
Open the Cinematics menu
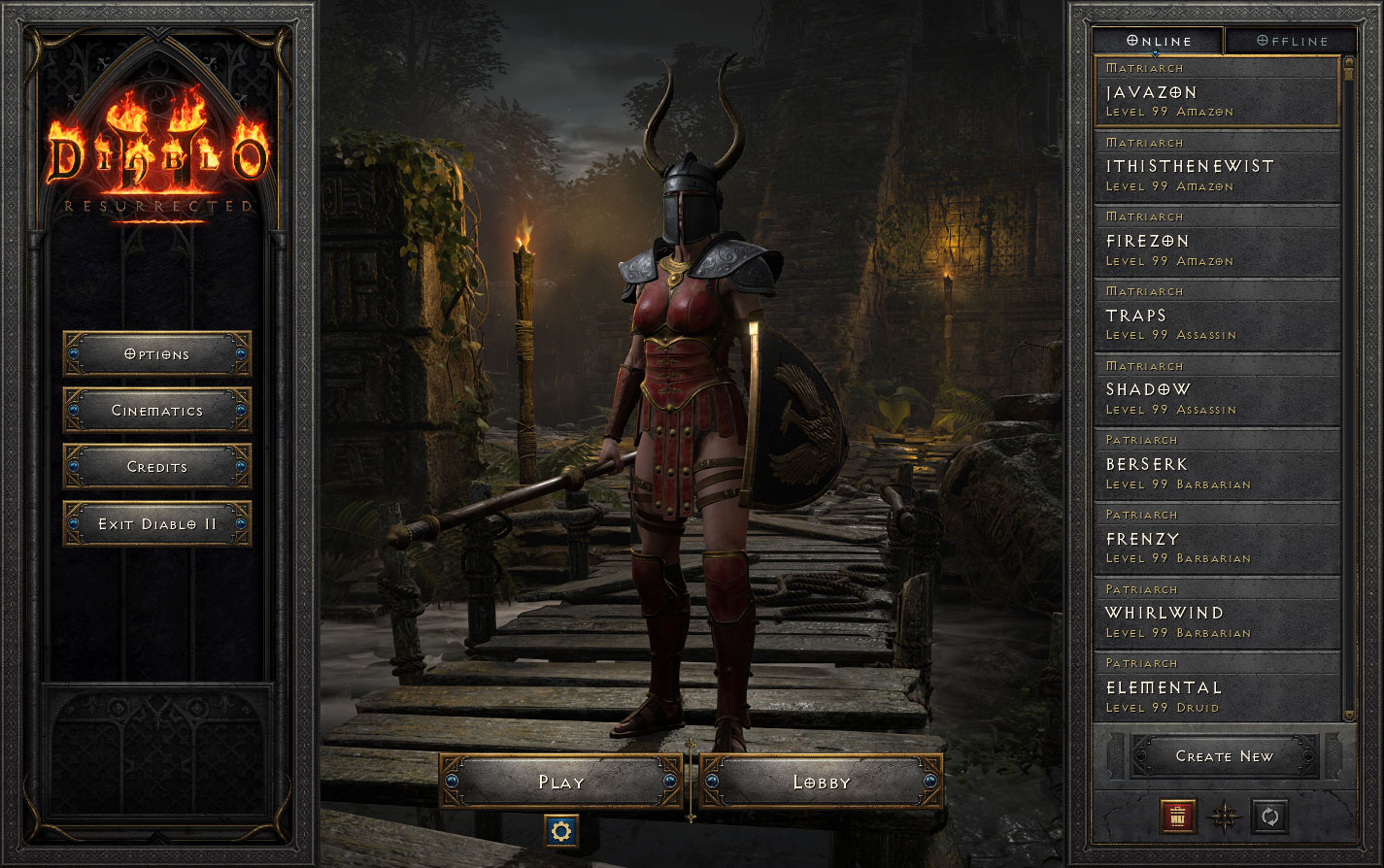click(157, 411)
